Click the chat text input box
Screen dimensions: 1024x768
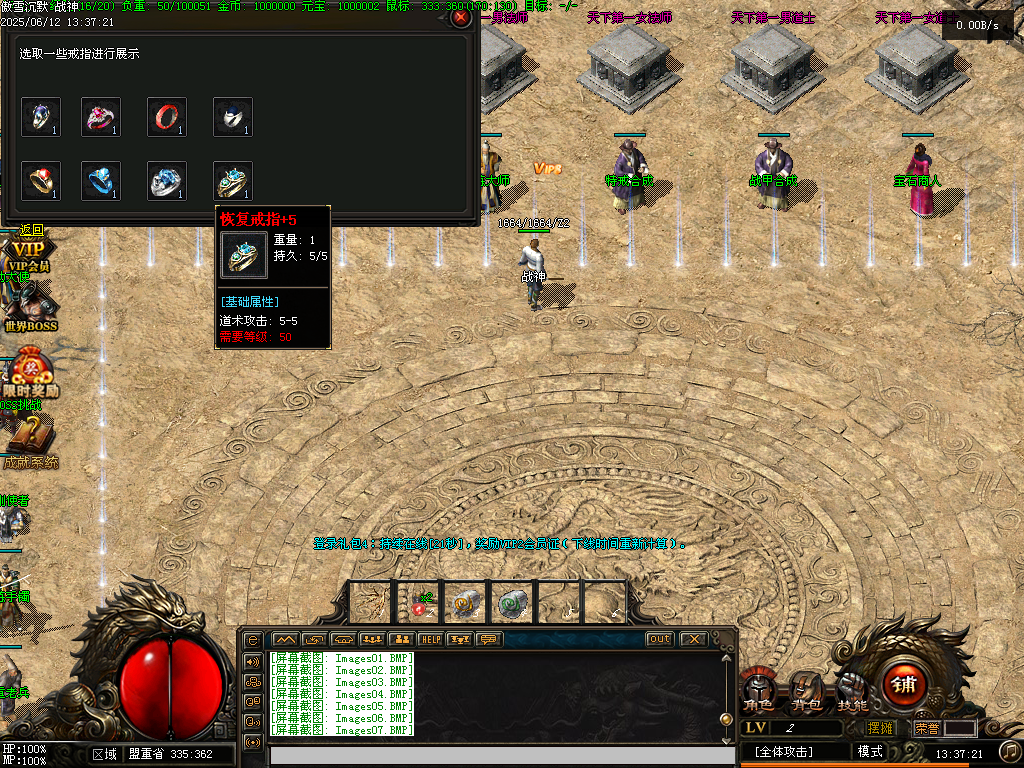(500, 756)
